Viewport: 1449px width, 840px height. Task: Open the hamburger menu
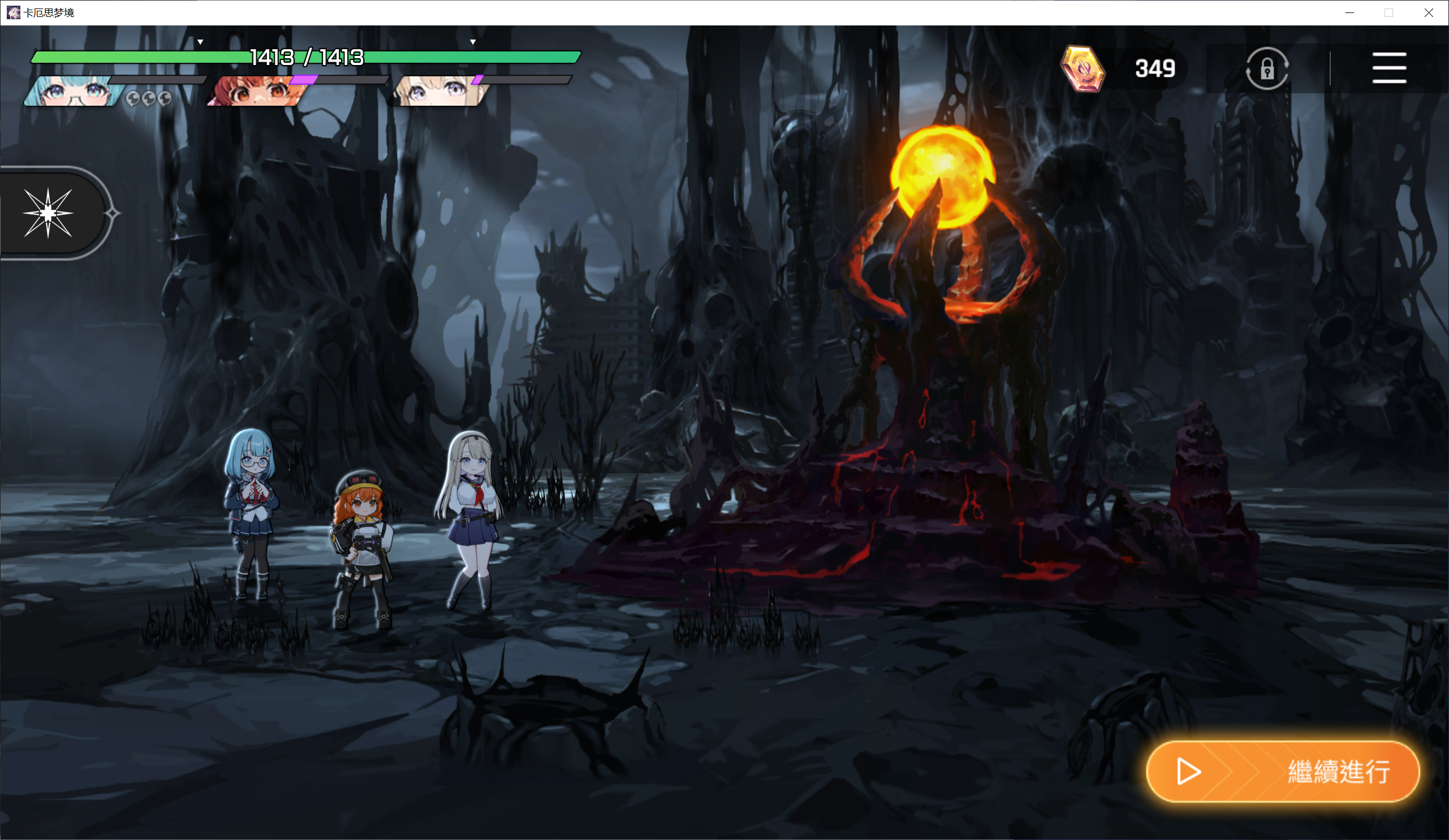point(1388,68)
